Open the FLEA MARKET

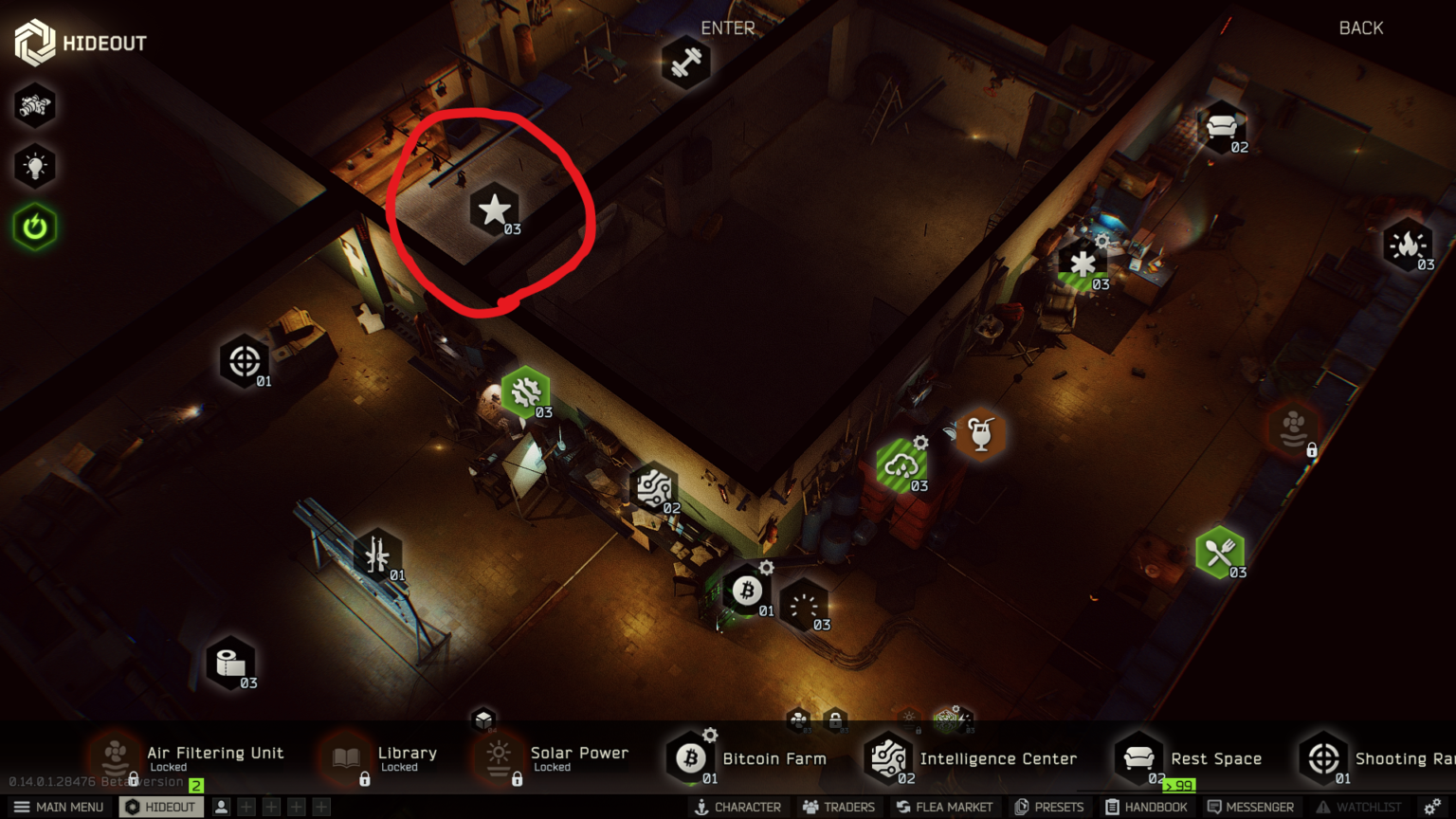(943, 807)
